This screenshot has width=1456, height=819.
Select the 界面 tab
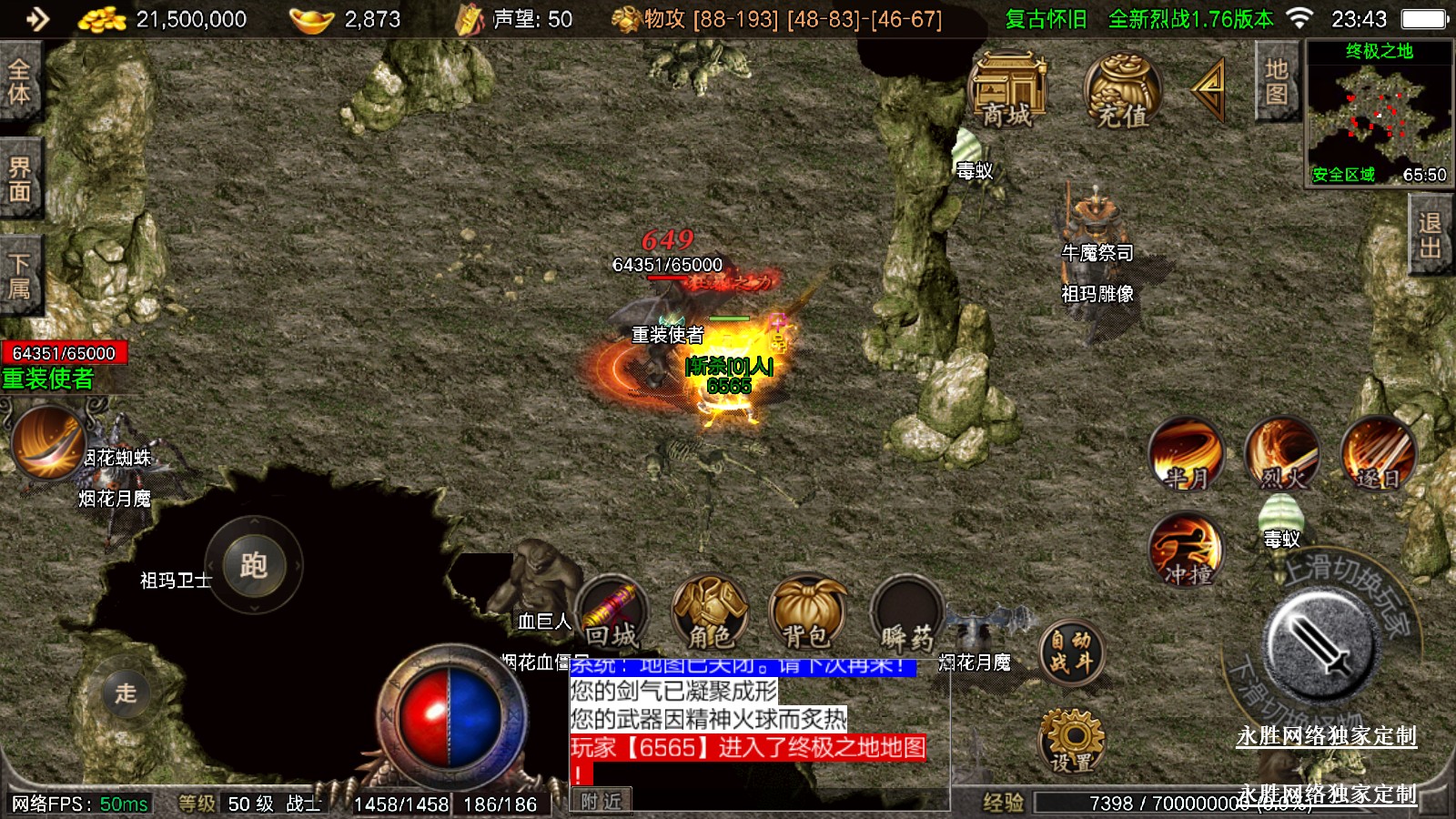pos(20,179)
